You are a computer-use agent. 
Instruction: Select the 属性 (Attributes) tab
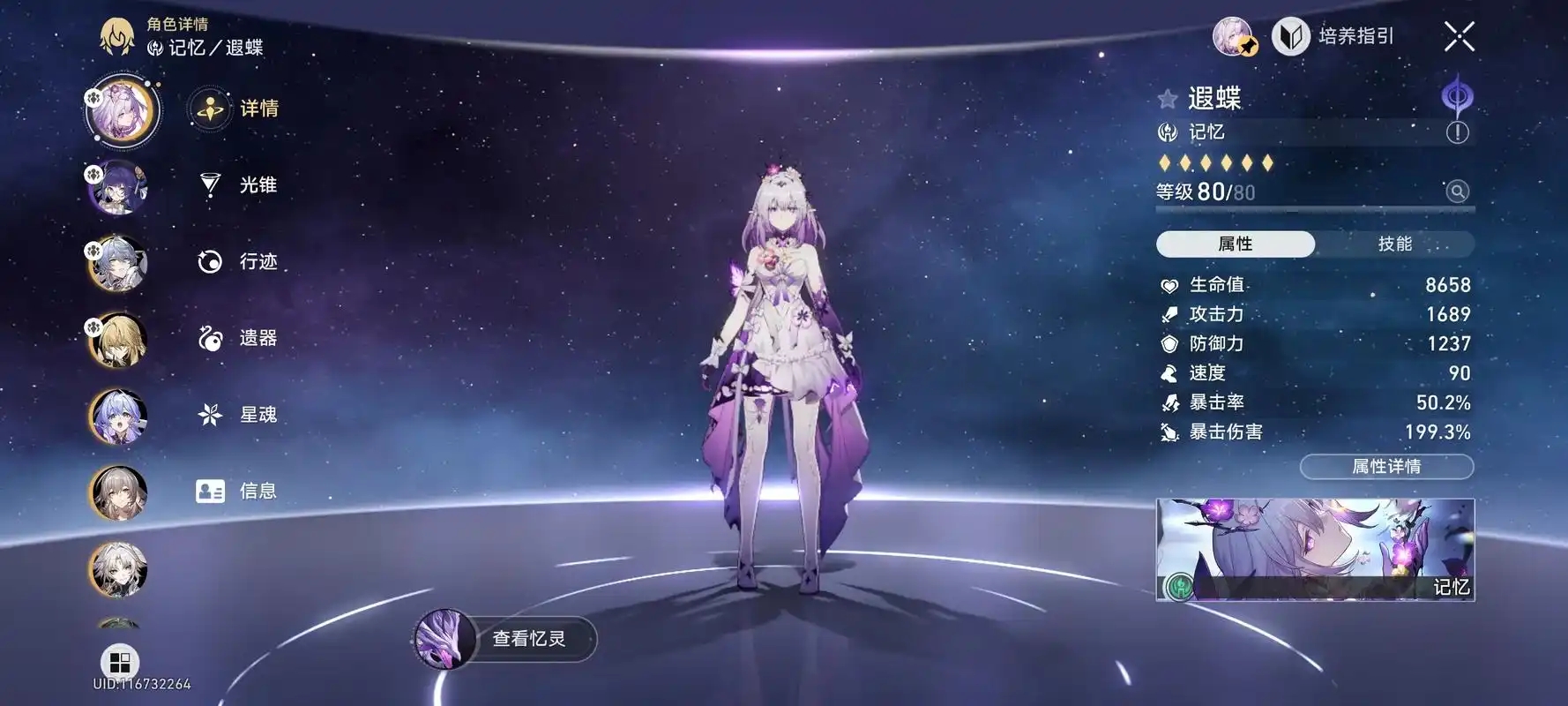click(1235, 244)
